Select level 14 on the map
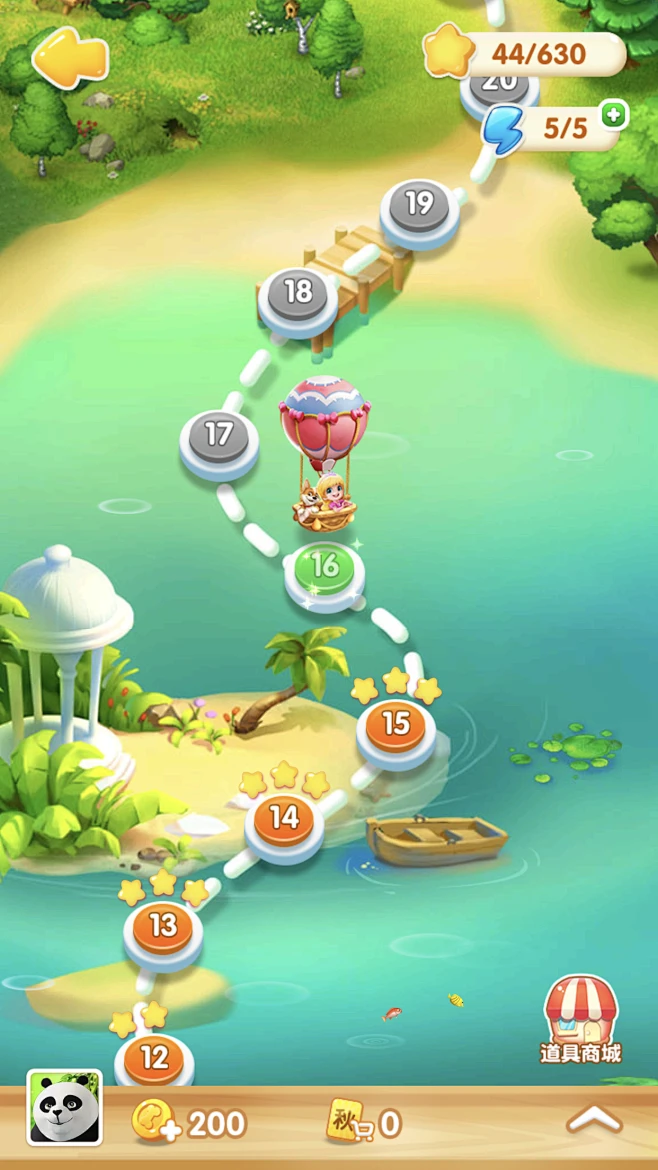Screen dimensions: 658x1170 click(285, 820)
